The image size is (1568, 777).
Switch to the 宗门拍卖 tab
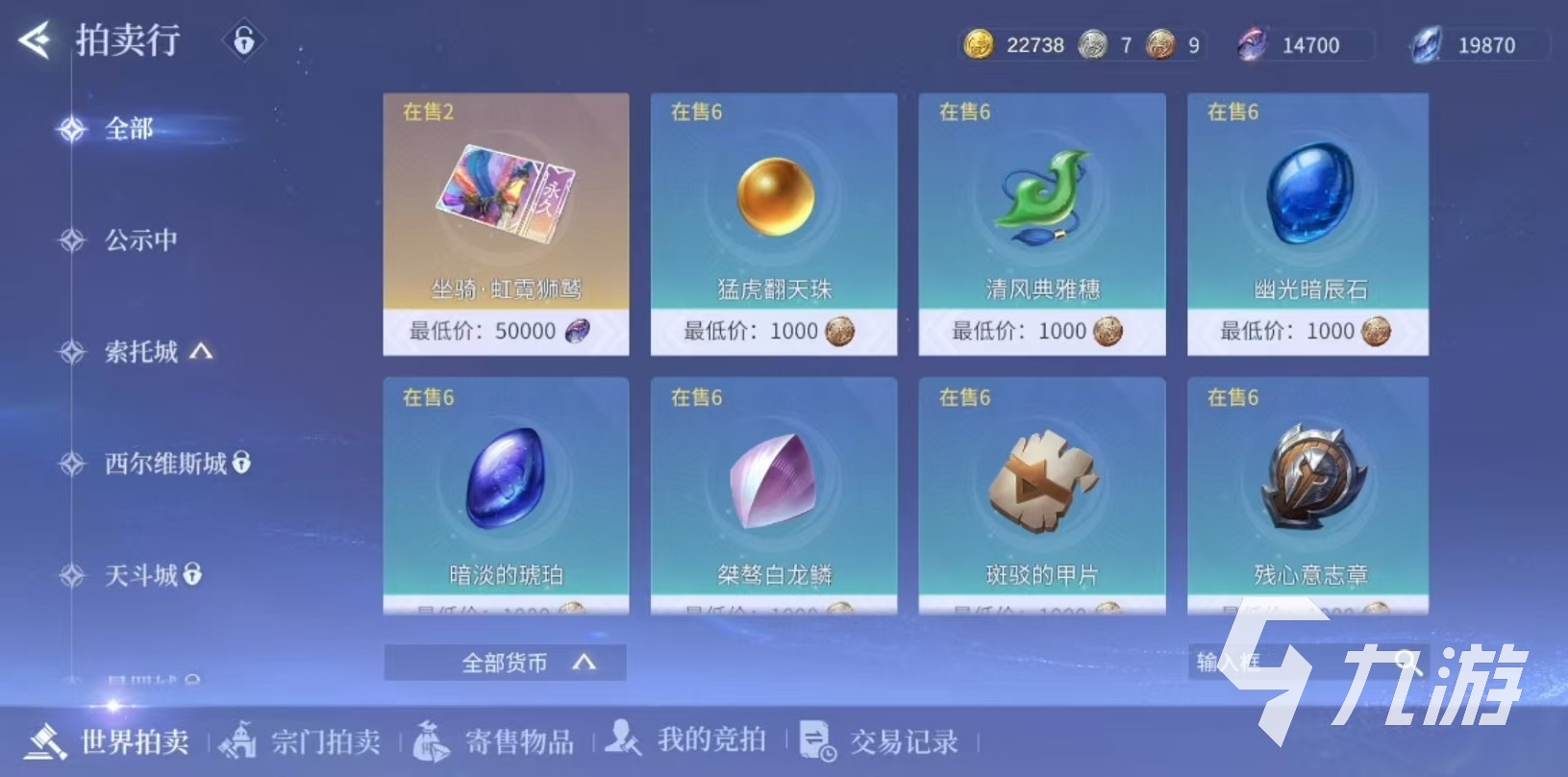pyautogui.click(x=303, y=741)
